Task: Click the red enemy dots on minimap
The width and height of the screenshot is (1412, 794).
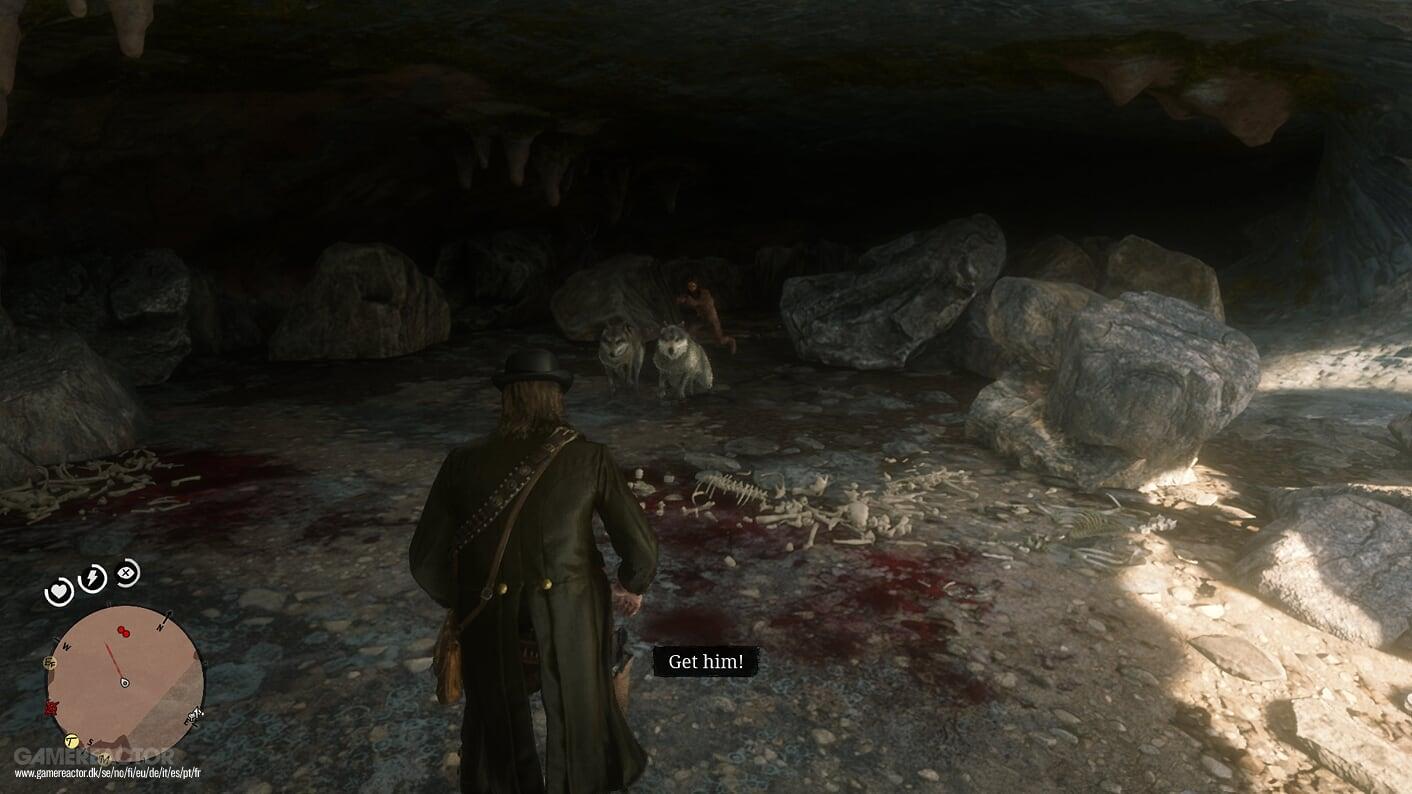Action: 123,631
